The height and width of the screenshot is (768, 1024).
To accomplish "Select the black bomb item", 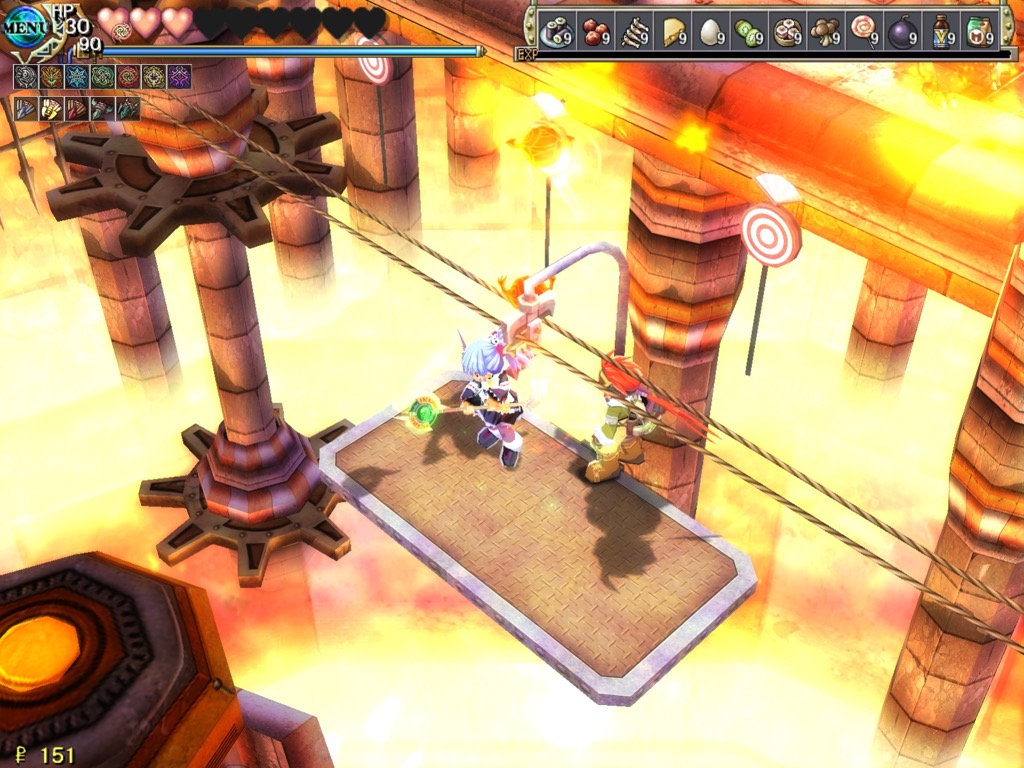I will [903, 32].
